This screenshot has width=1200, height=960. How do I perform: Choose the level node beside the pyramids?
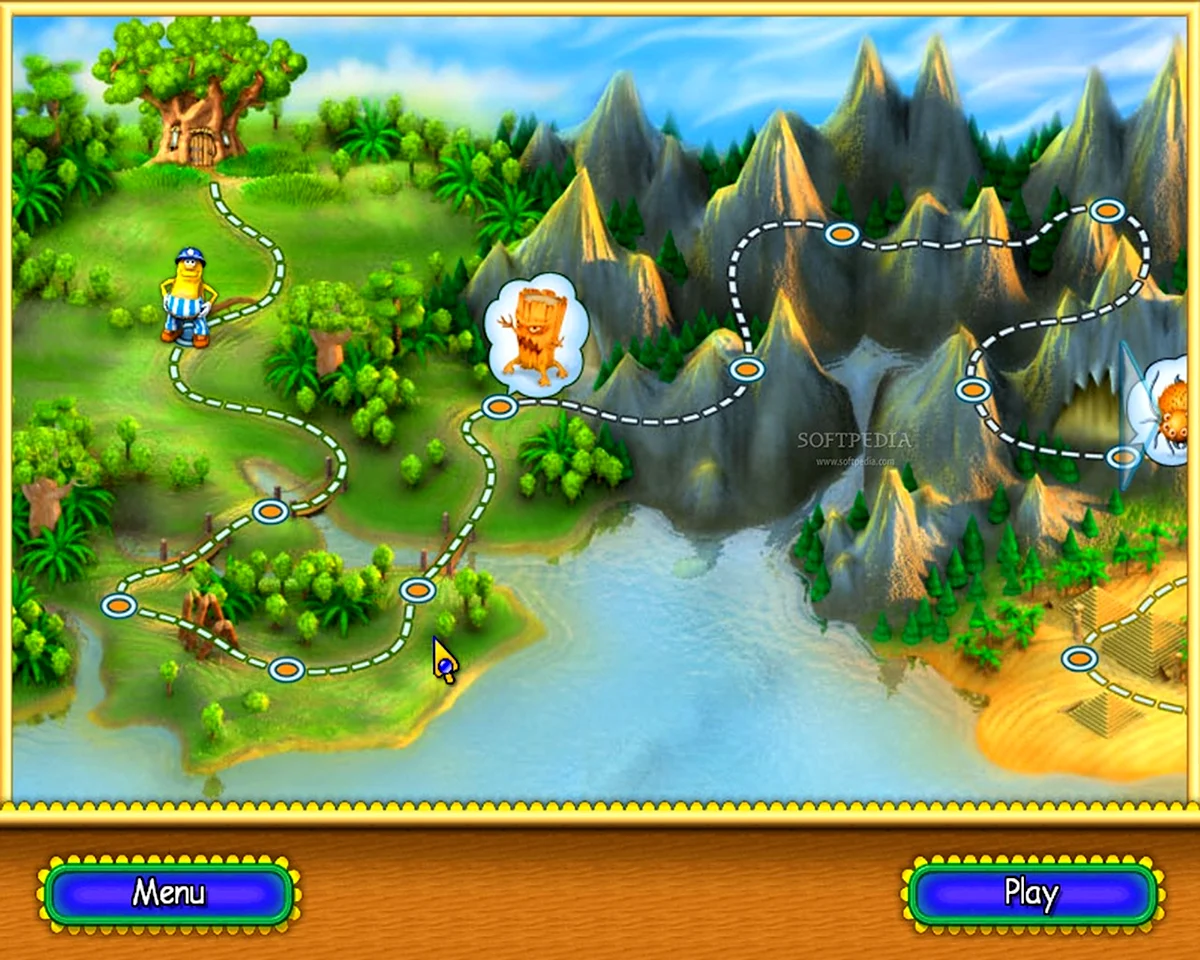(x=1079, y=658)
